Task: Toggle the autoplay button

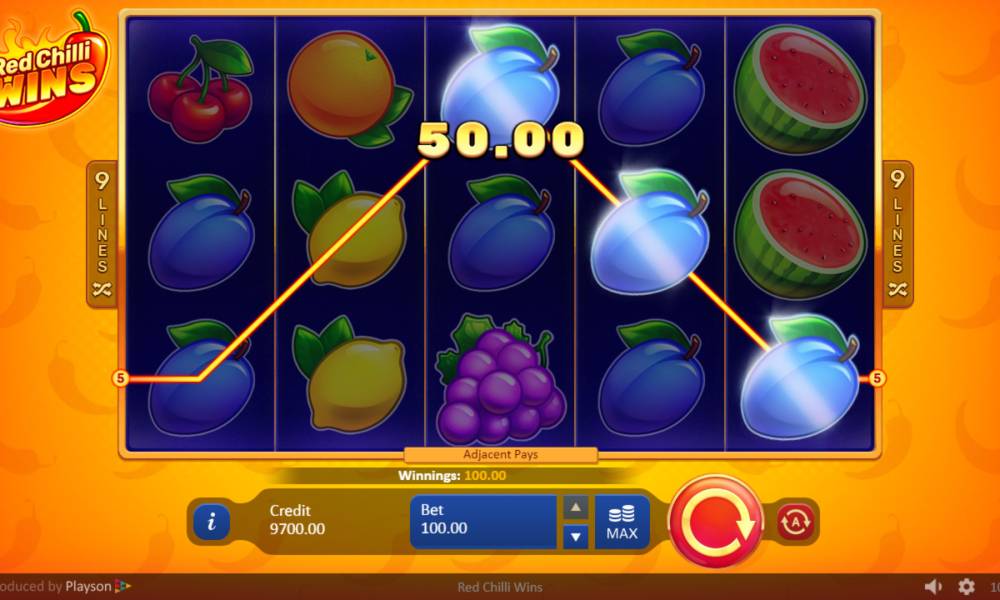Action: point(797,521)
